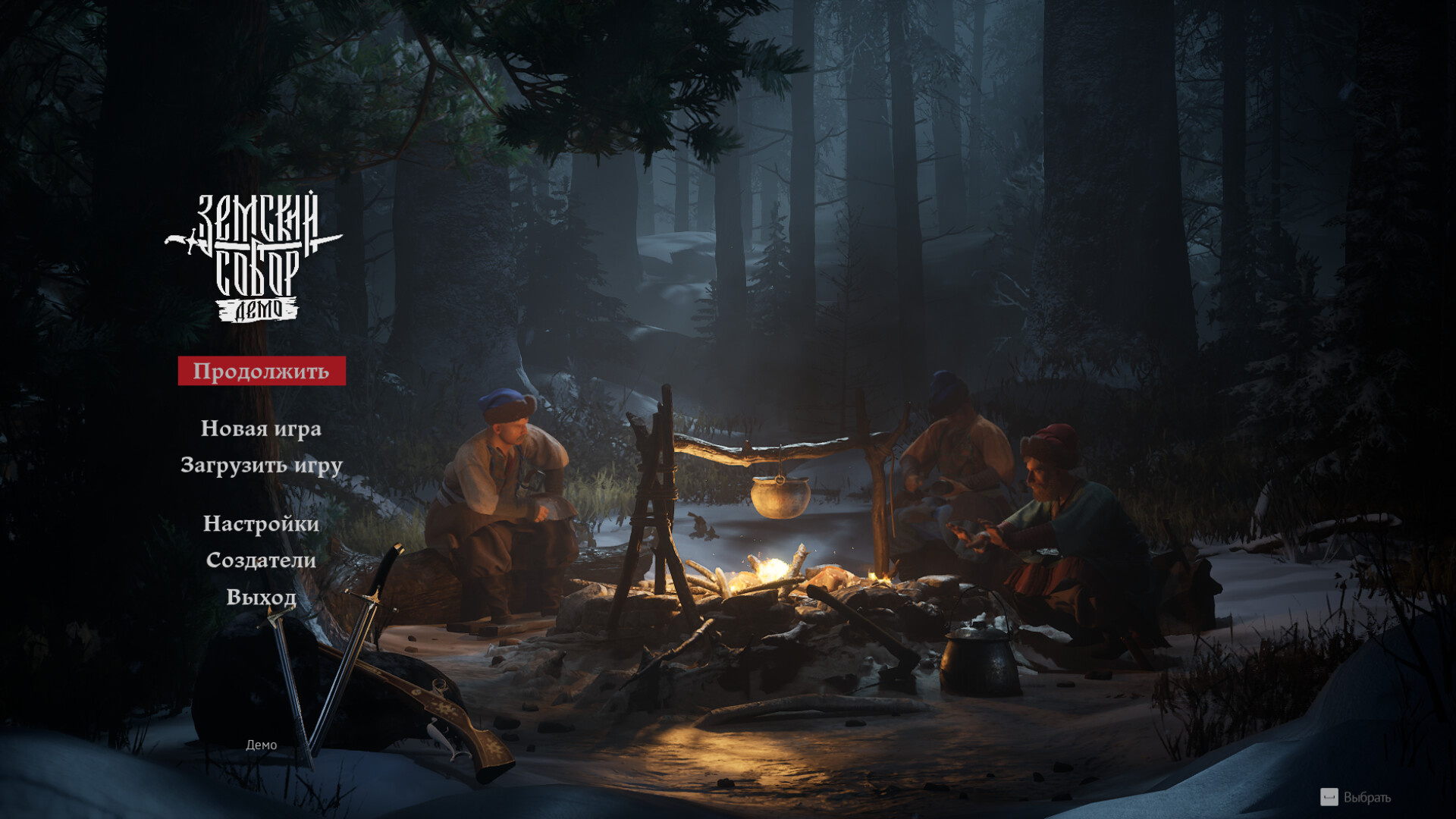This screenshot has width=1456, height=819.
Task: Choose Выход to quit the game
Action: pos(261,597)
